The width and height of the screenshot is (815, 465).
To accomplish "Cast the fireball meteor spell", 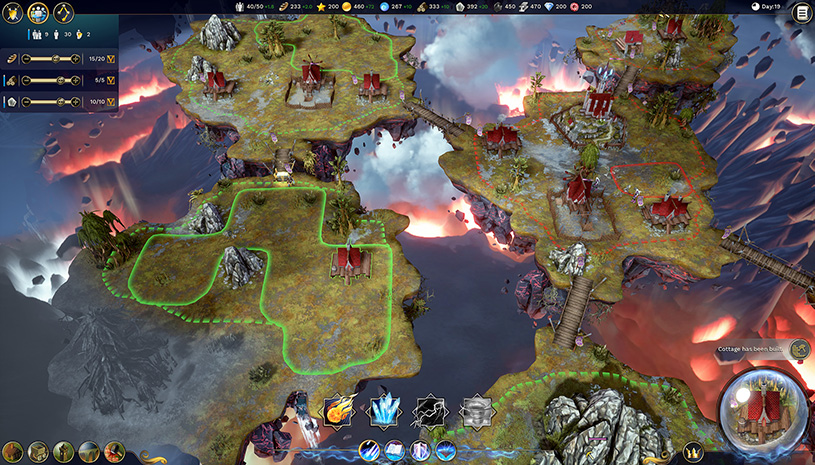I will [x=337, y=410].
